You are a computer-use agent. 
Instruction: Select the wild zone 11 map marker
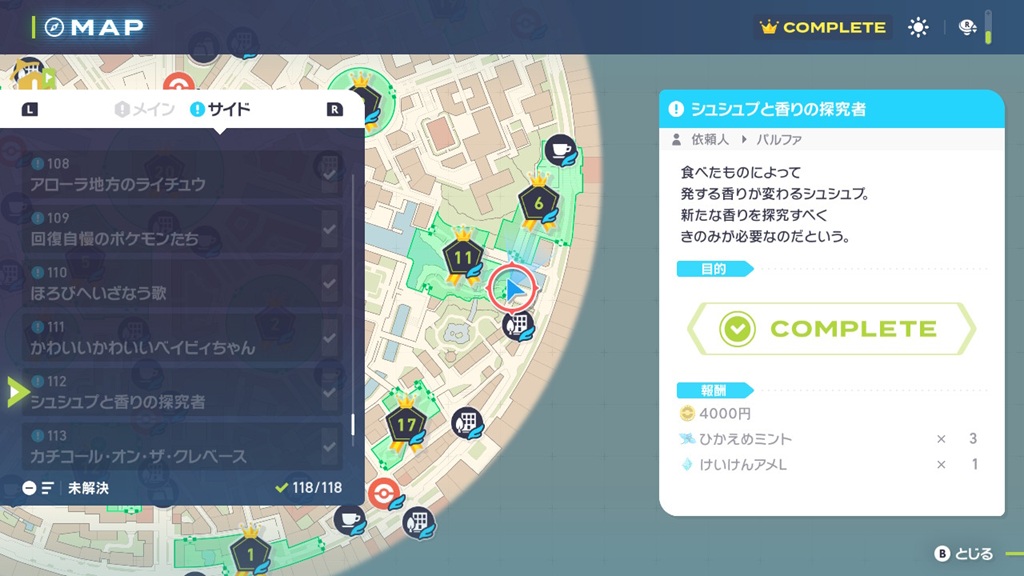[462, 259]
